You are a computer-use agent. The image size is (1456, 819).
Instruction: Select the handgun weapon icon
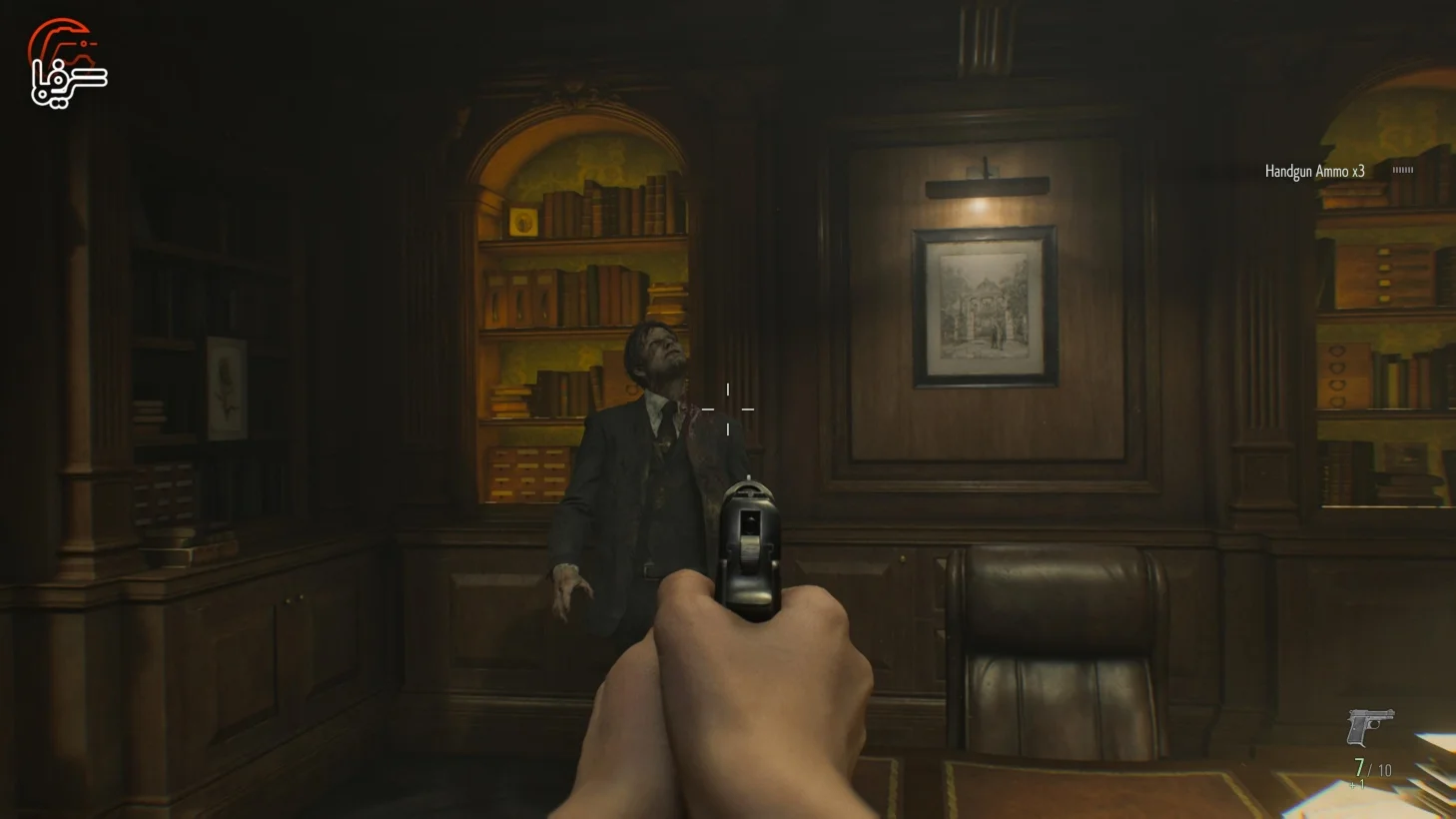pos(1369,724)
